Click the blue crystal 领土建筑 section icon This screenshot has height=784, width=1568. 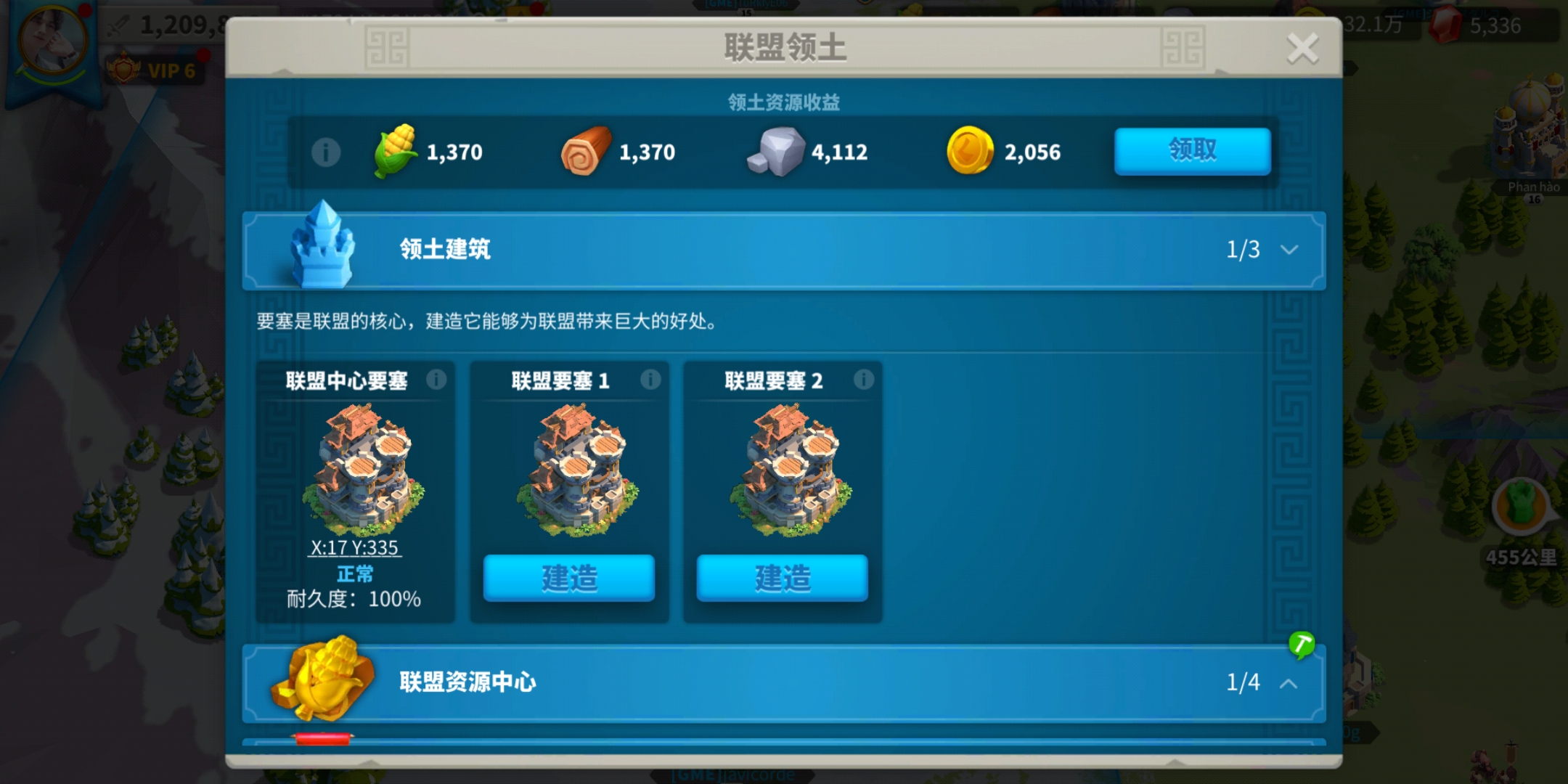coord(322,250)
